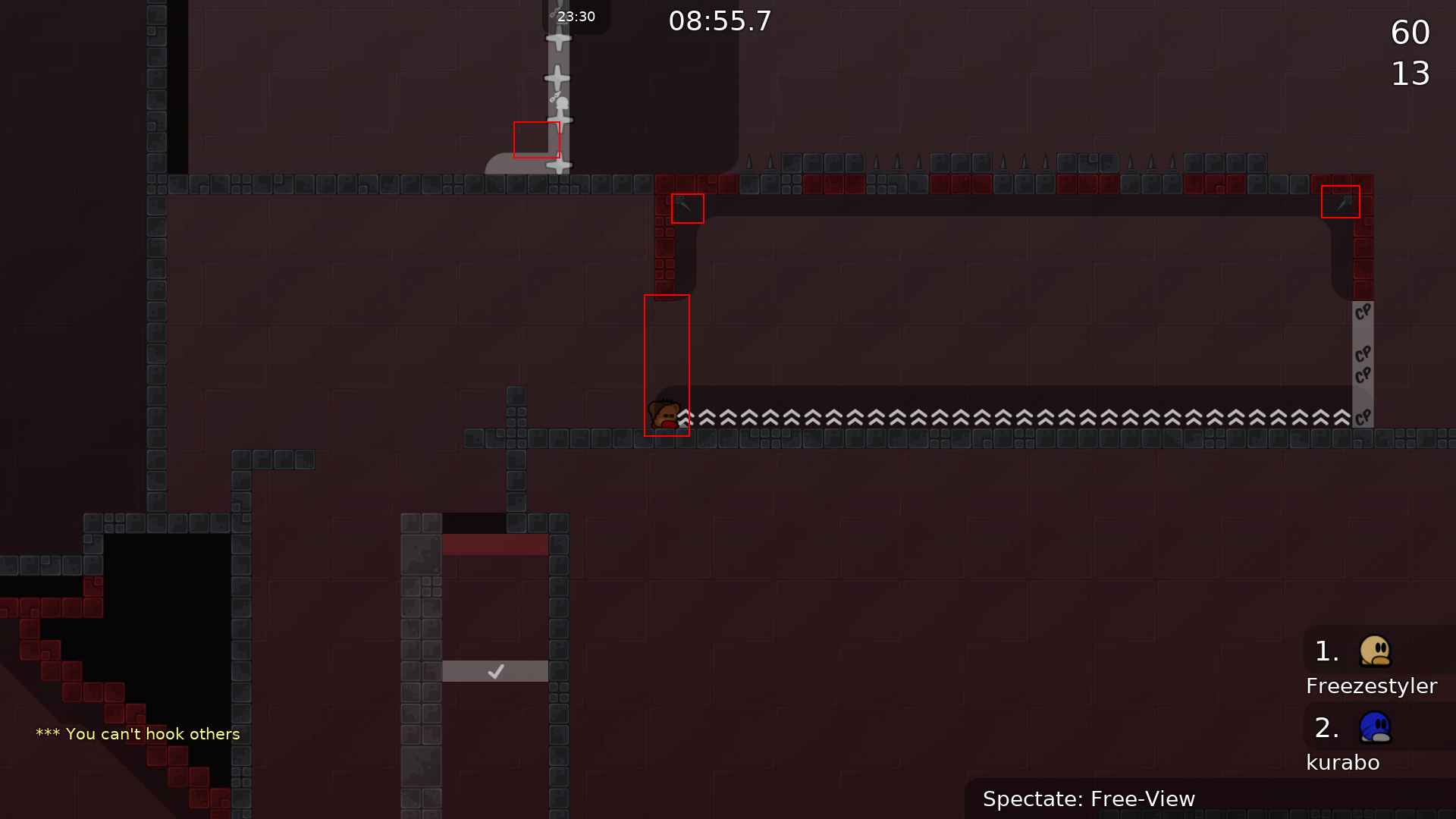
Task: Click the checkmark finish tile below the red block
Action: [494, 670]
